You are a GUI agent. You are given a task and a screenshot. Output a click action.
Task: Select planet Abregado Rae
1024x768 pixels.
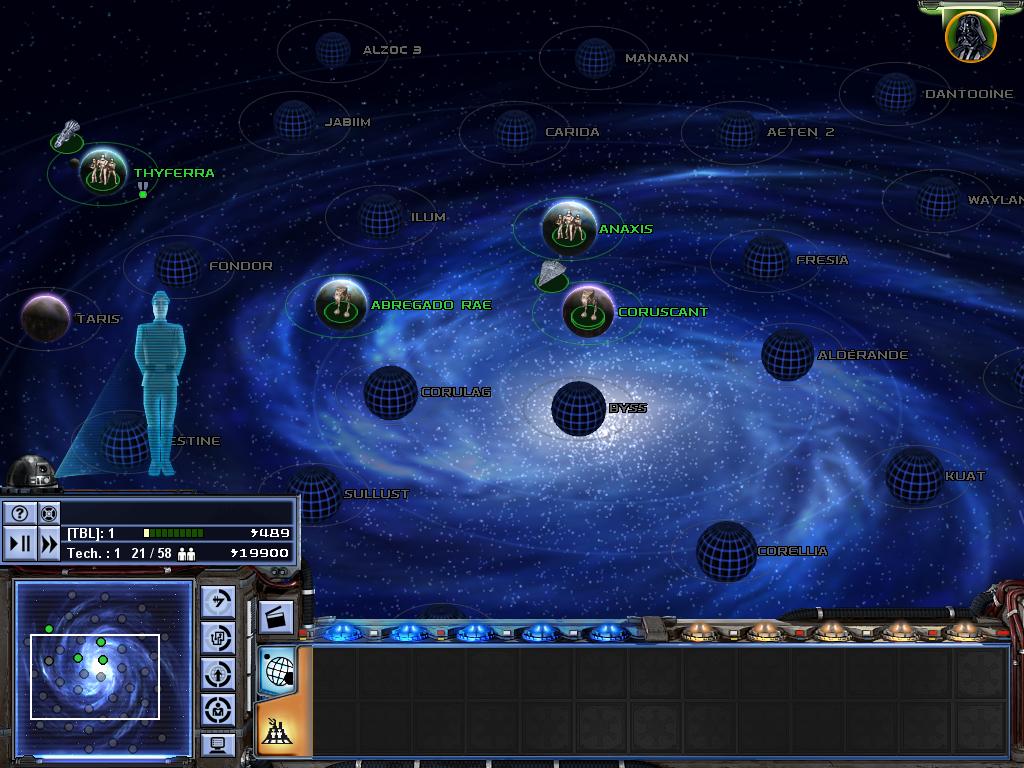(340, 304)
